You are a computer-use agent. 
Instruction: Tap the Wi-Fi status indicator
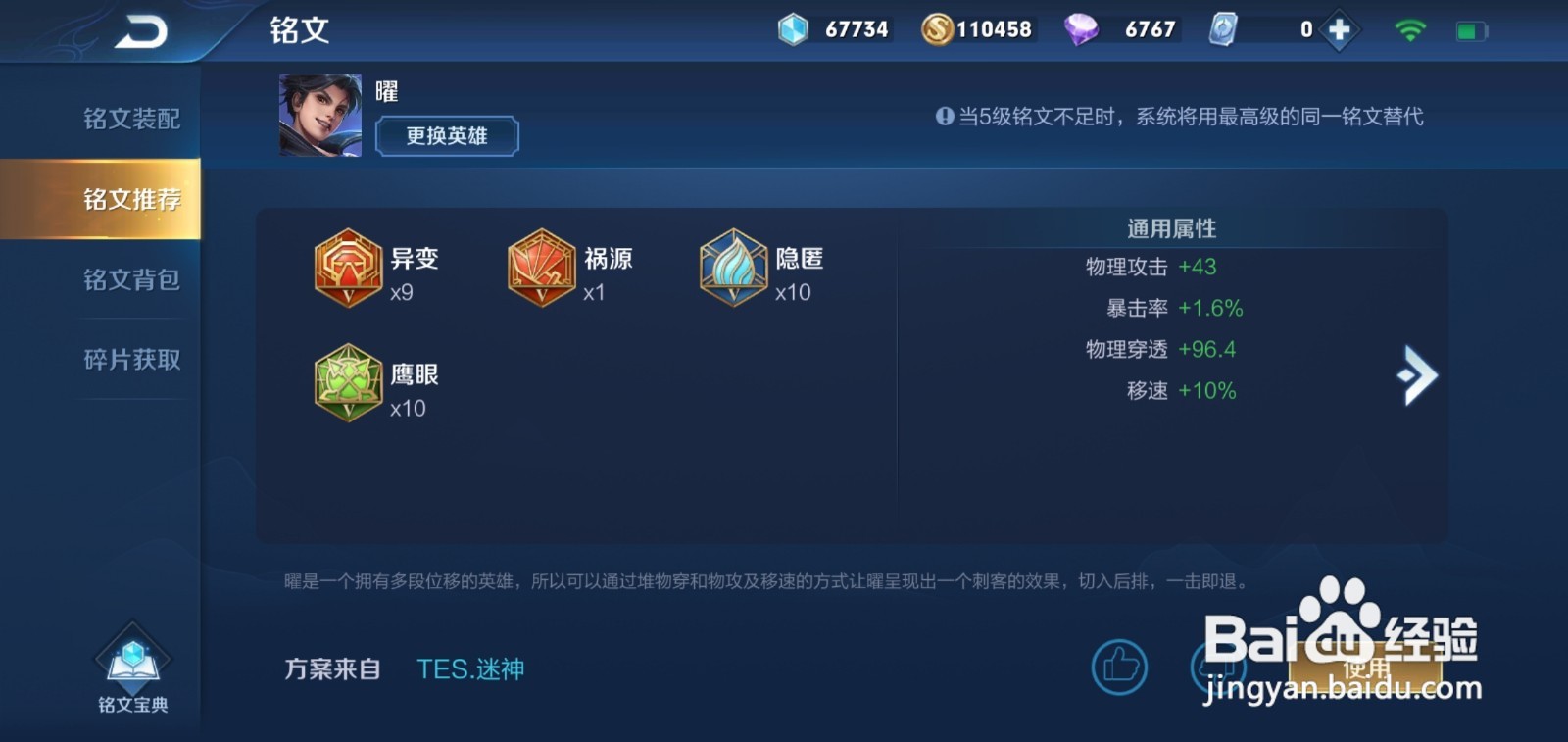(x=1409, y=28)
